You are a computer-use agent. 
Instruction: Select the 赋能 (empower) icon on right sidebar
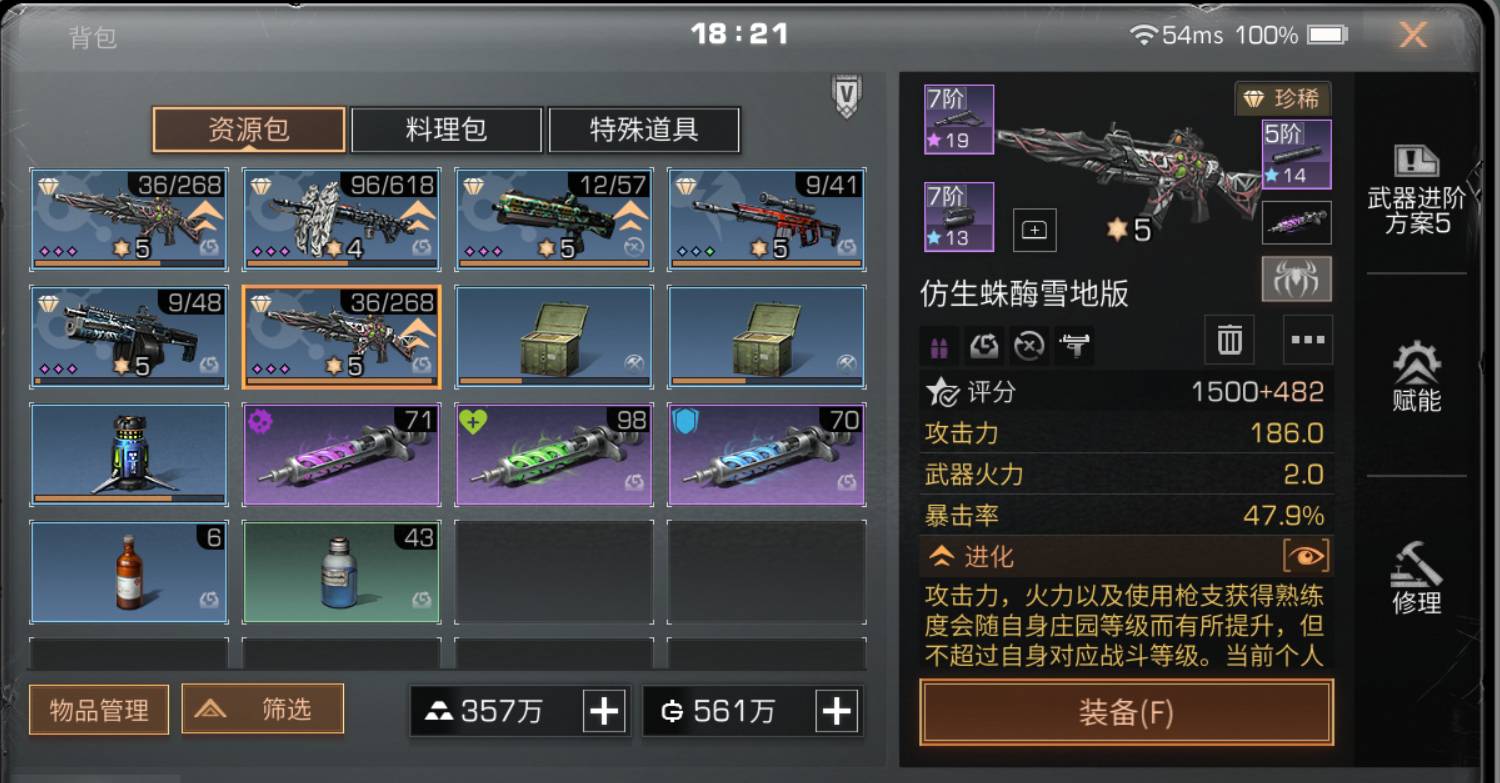pyautogui.click(x=1416, y=380)
